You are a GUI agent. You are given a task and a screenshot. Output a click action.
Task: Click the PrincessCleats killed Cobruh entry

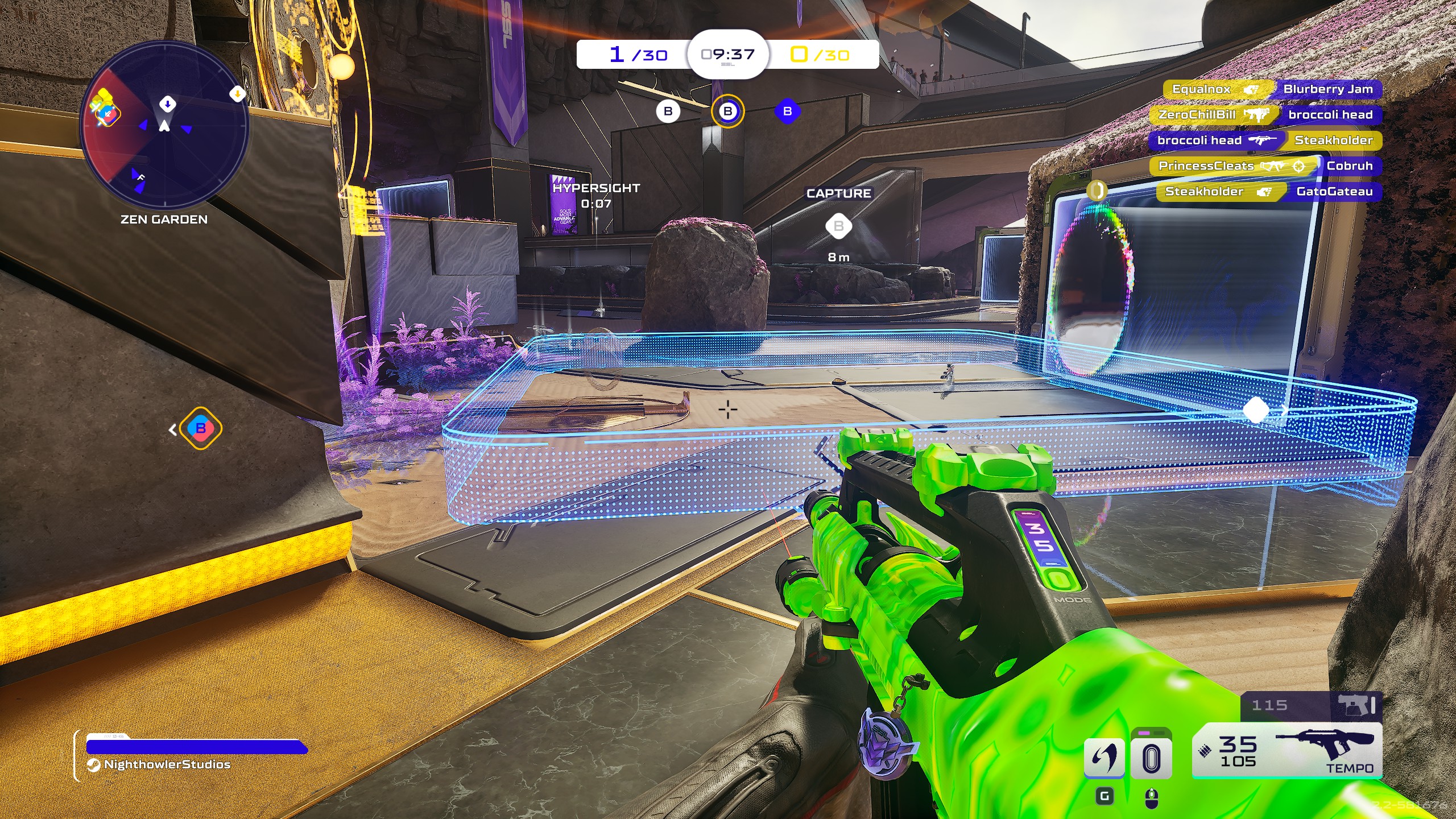(x=1265, y=166)
